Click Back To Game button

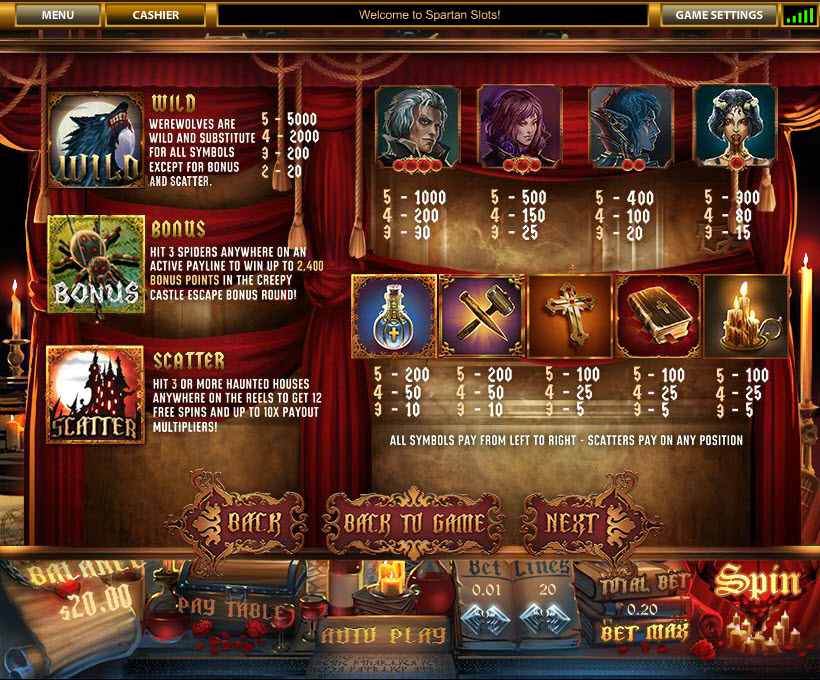click(x=415, y=523)
